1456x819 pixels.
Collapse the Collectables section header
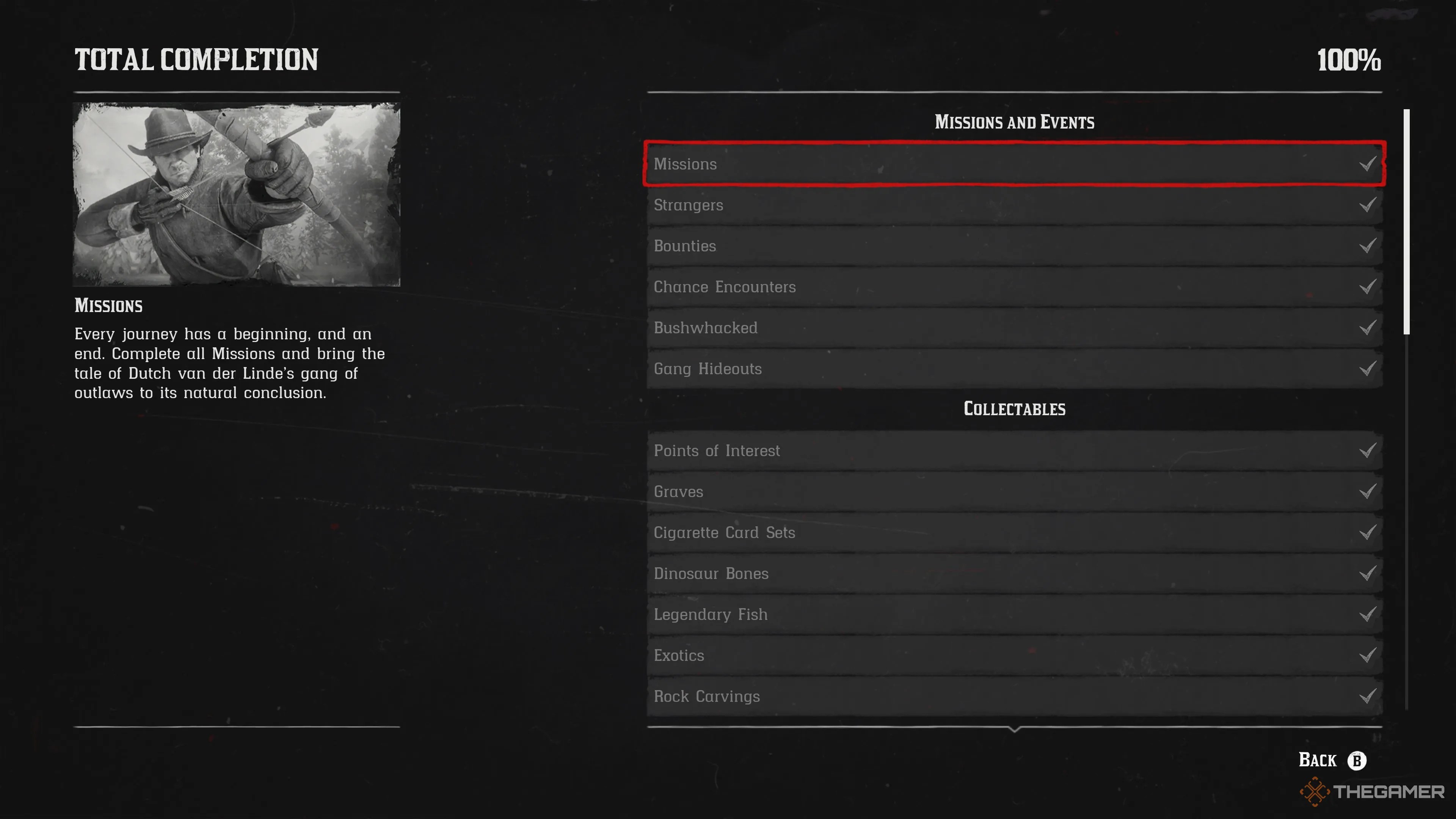point(1015,409)
